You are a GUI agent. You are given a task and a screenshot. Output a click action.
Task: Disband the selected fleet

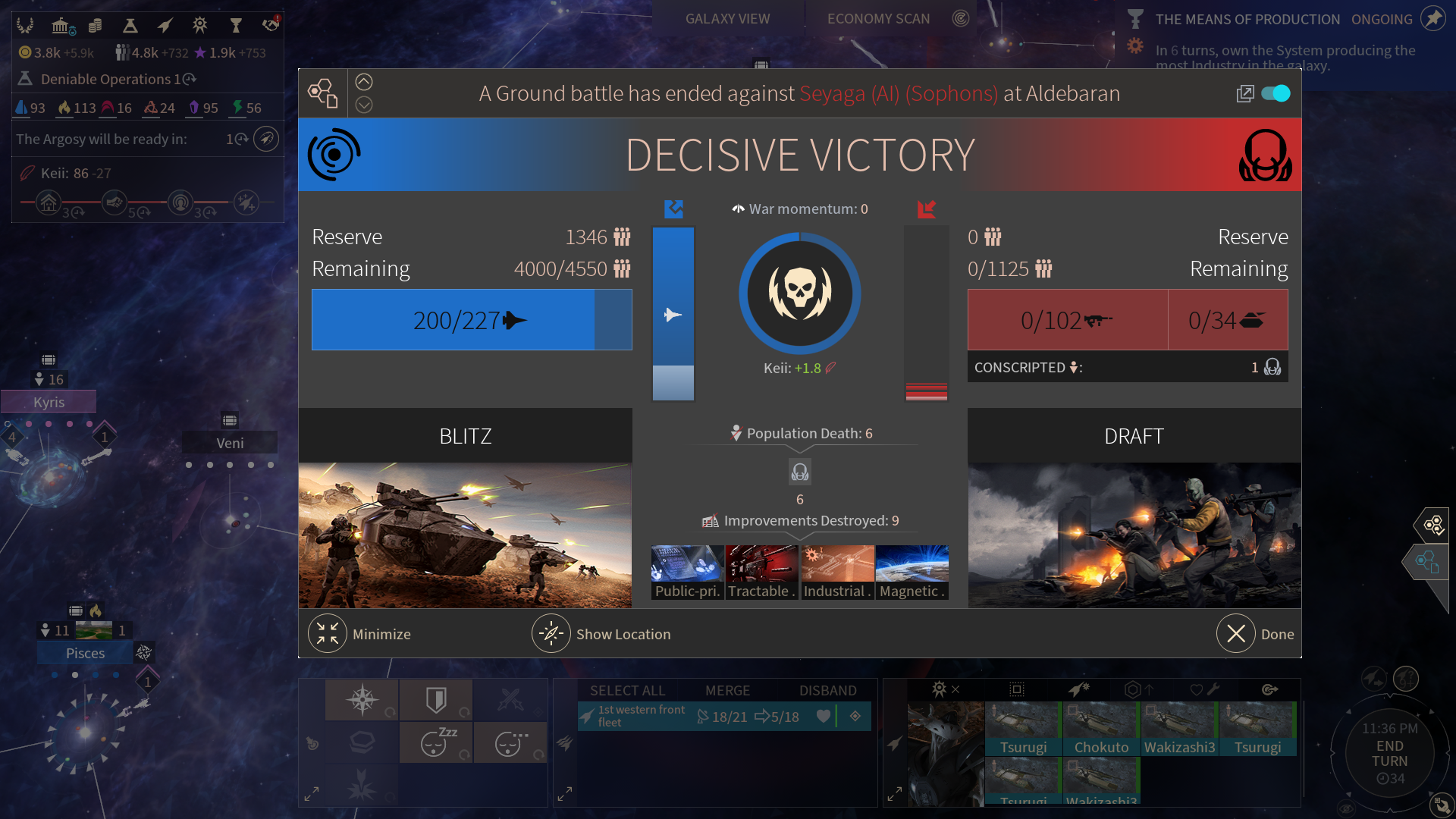pyautogui.click(x=827, y=690)
